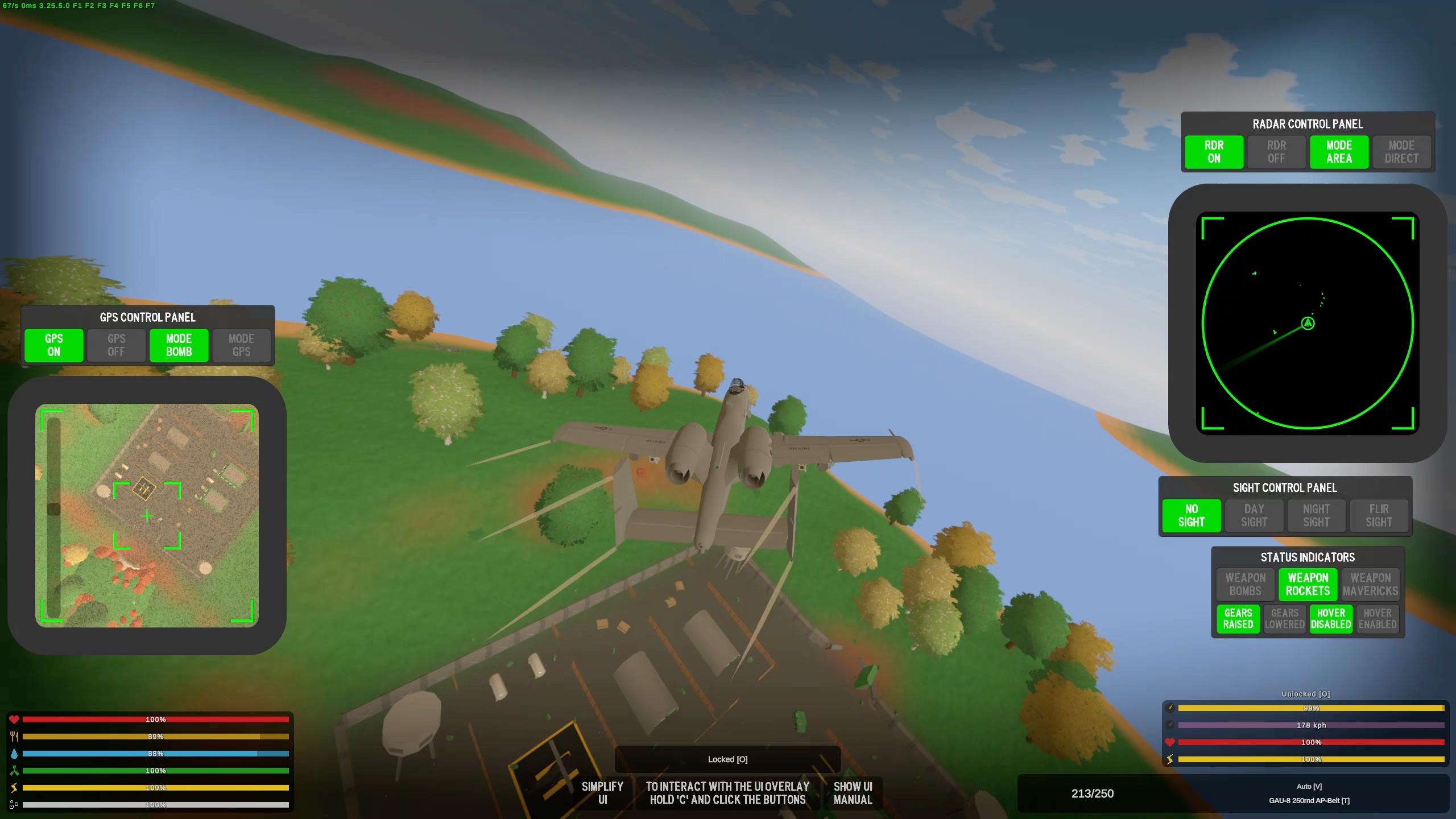Turn GPS off in GPS control panel

pos(116,345)
